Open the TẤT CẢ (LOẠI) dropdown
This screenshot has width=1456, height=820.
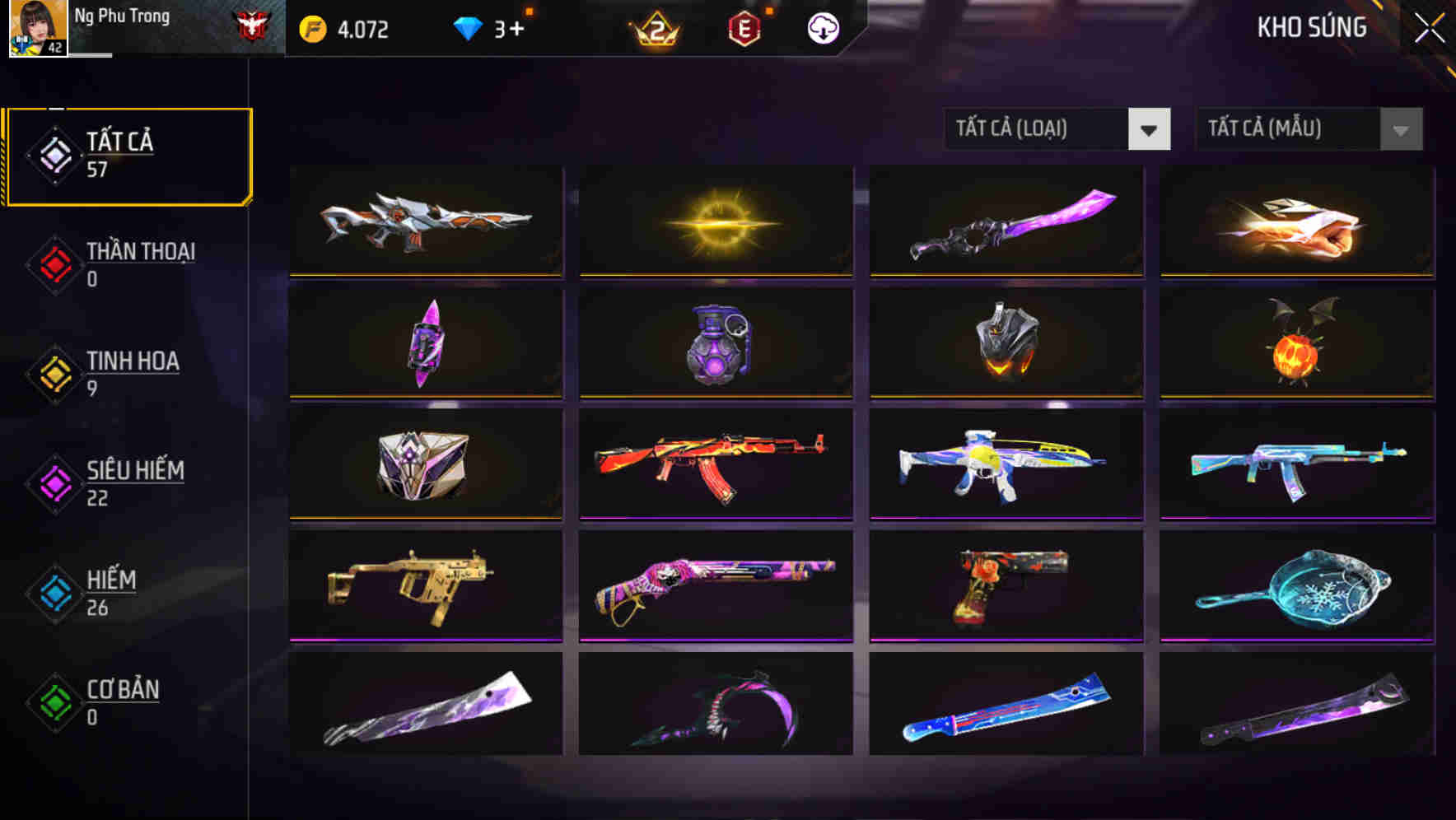[x=1057, y=129]
